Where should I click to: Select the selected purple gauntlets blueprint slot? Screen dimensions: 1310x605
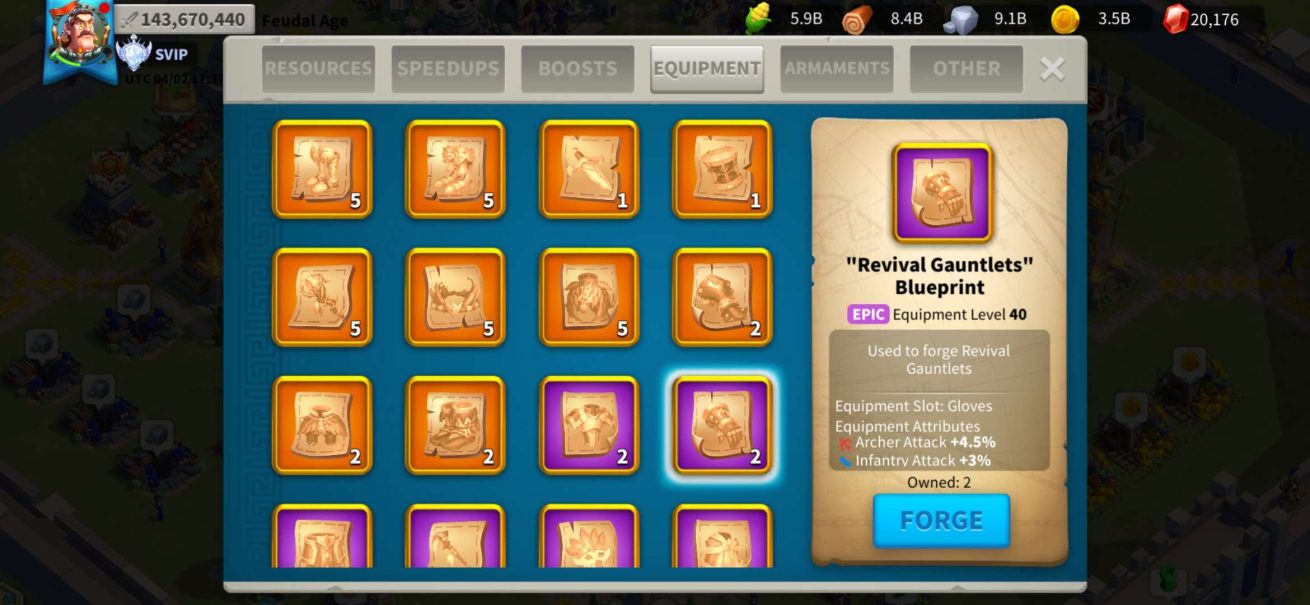[x=722, y=425]
